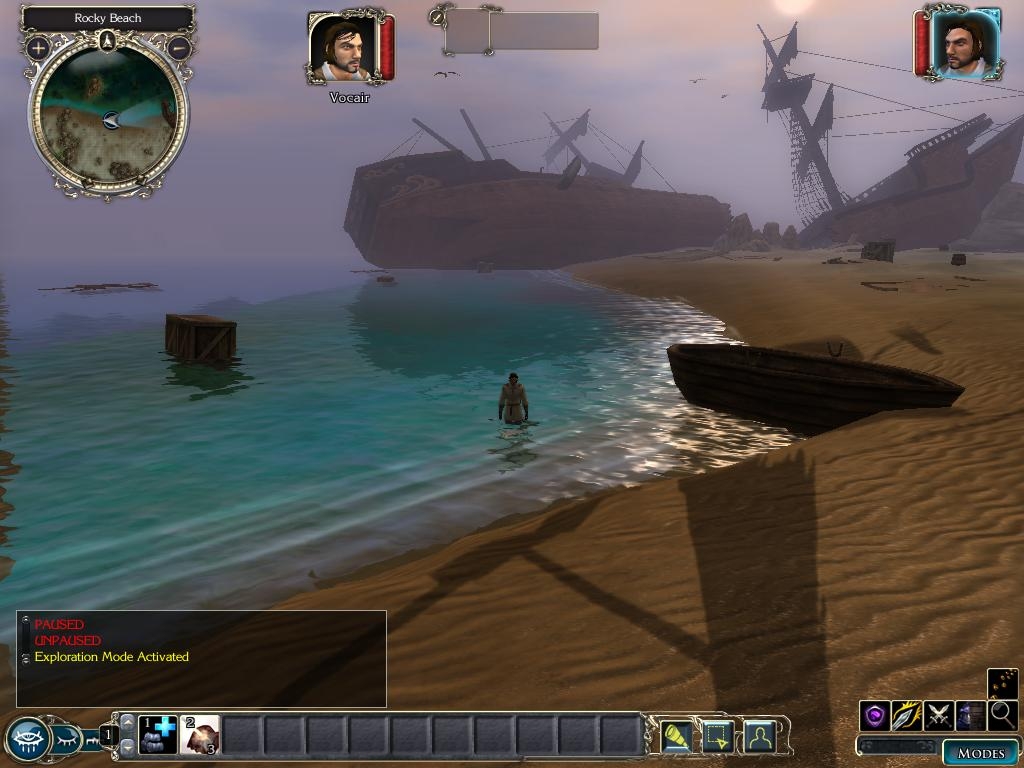Image resolution: width=1024 pixels, height=768 pixels.
Task: Click the closed-eye button beside the emblem
Action: tap(68, 740)
